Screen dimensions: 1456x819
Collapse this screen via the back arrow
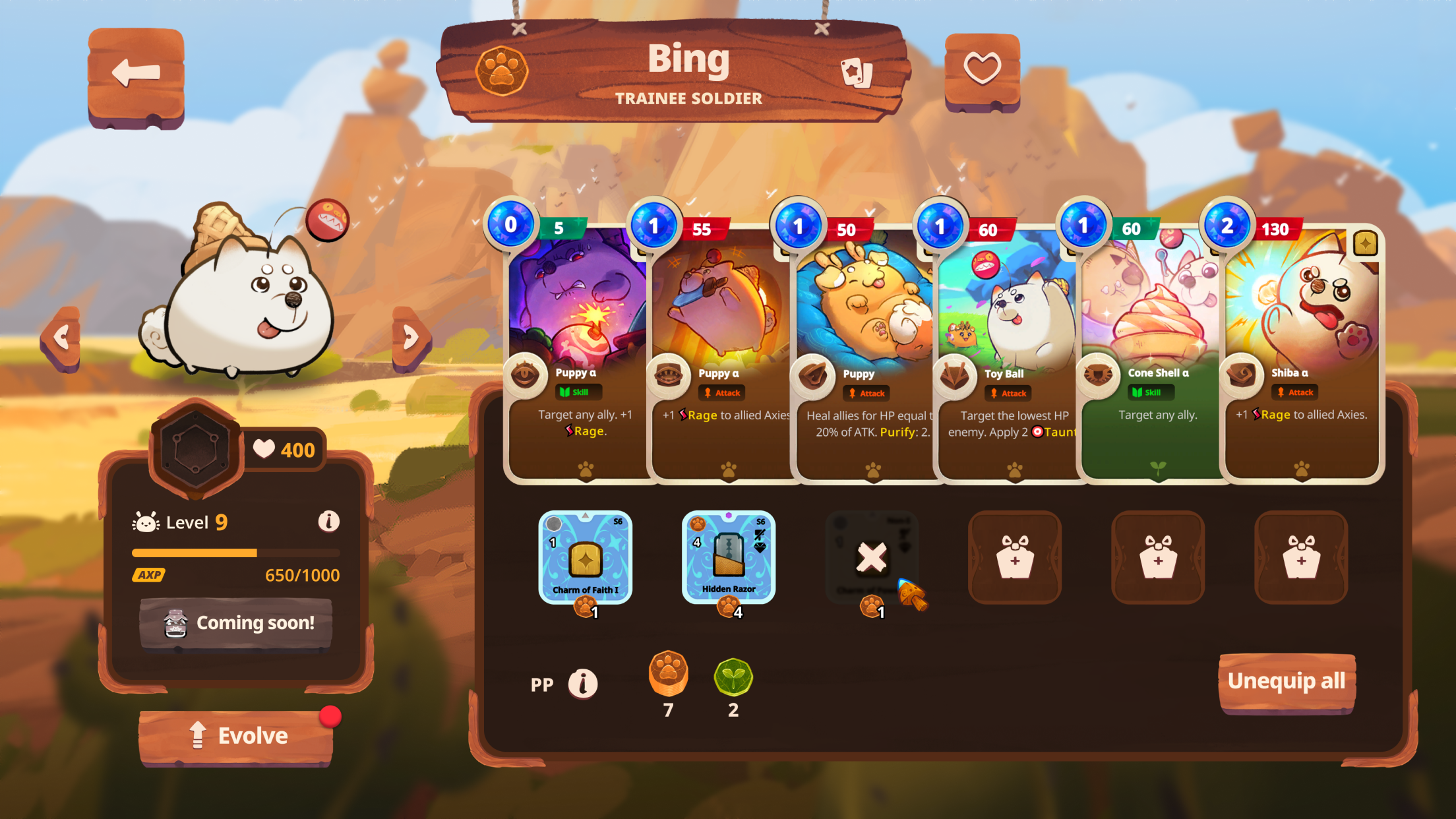coord(135,75)
